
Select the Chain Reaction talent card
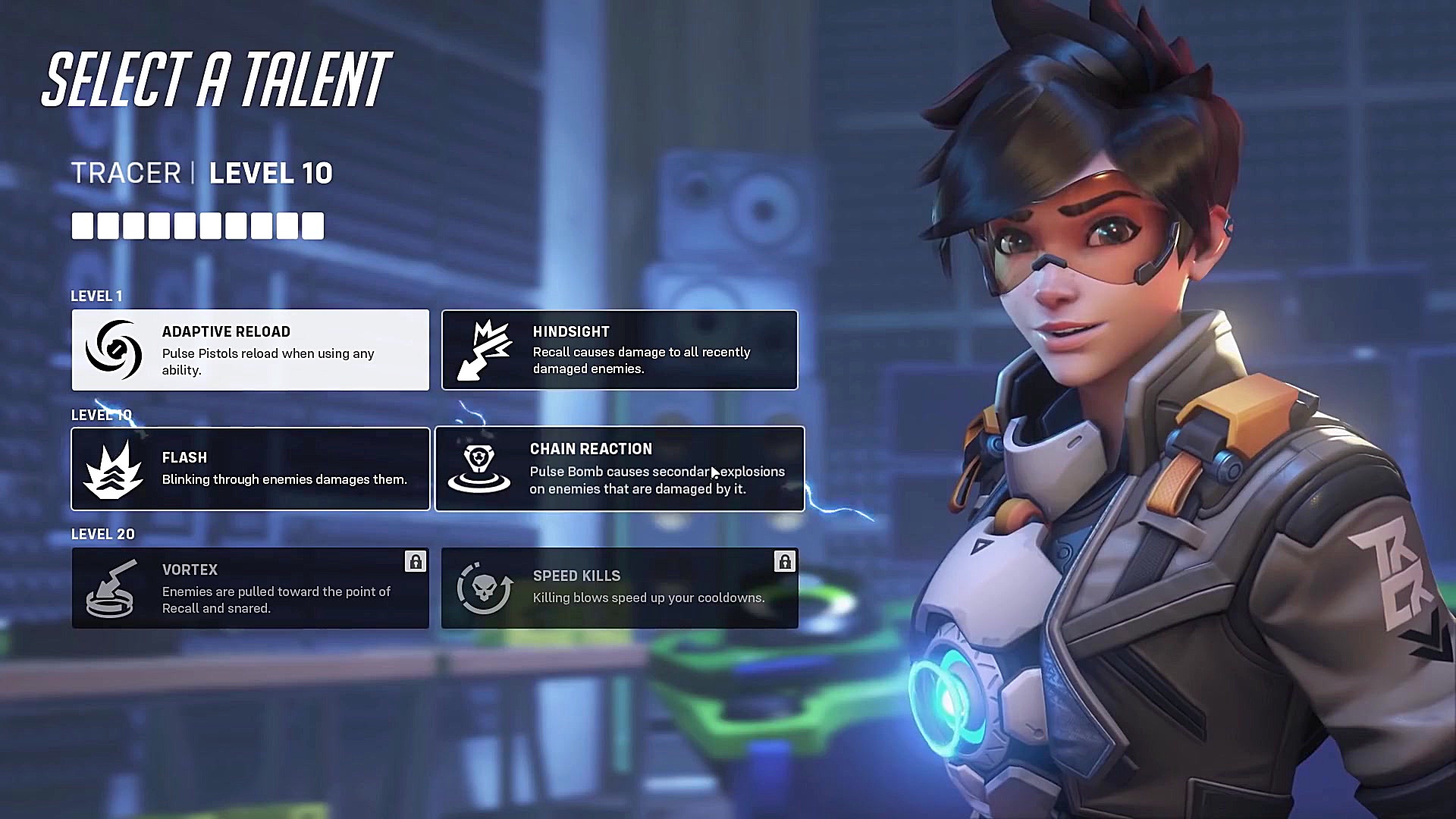point(620,468)
